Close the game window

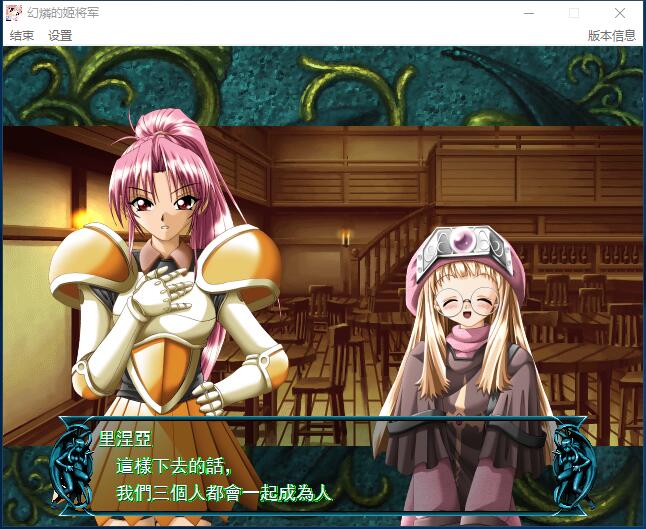tap(620, 13)
